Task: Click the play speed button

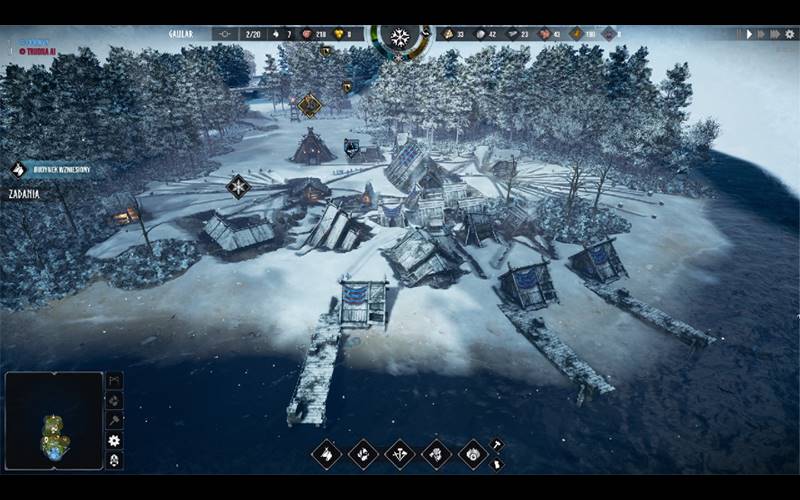Action: [749, 34]
